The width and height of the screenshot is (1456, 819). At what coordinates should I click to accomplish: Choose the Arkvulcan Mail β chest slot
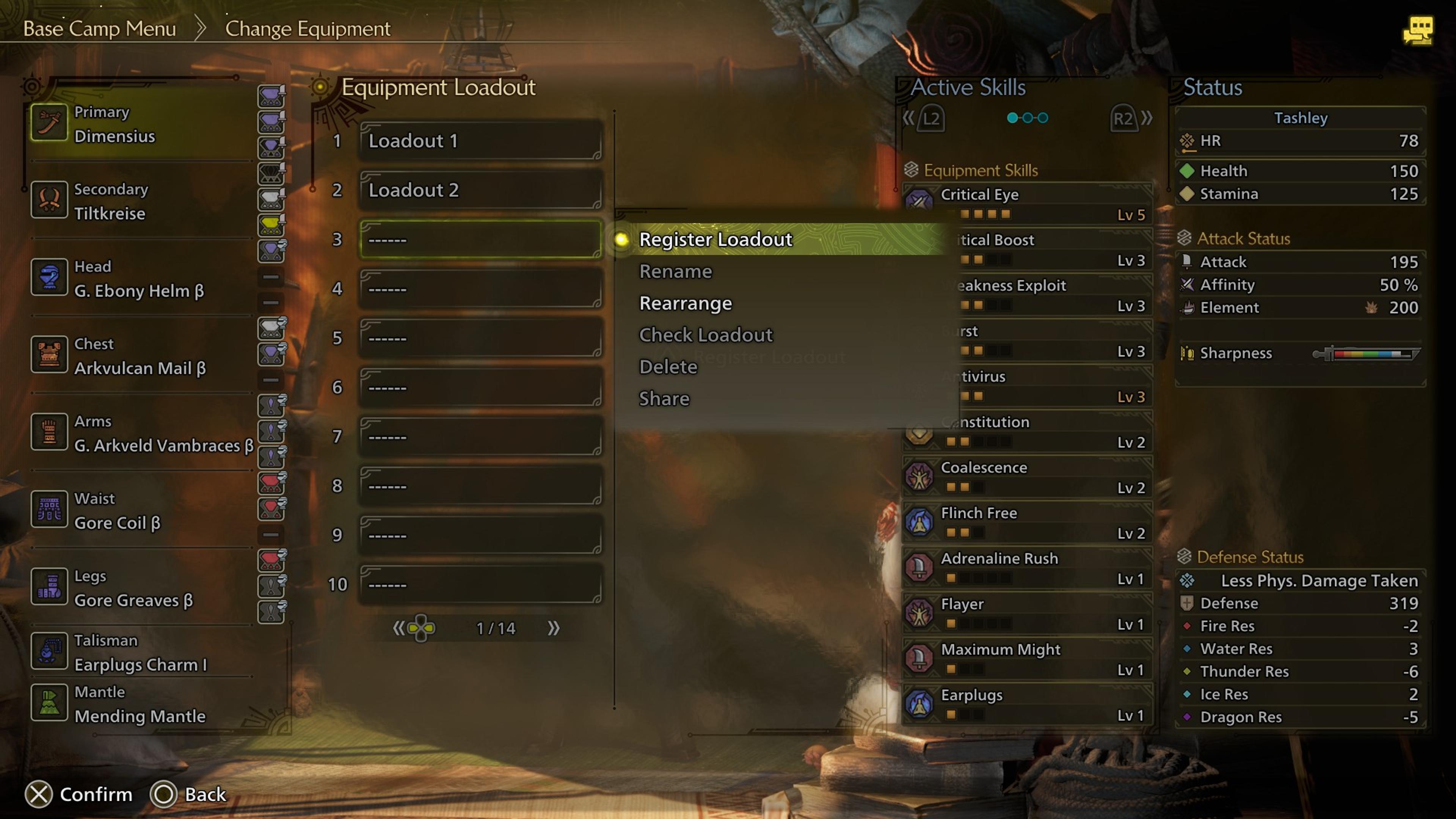click(141, 356)
